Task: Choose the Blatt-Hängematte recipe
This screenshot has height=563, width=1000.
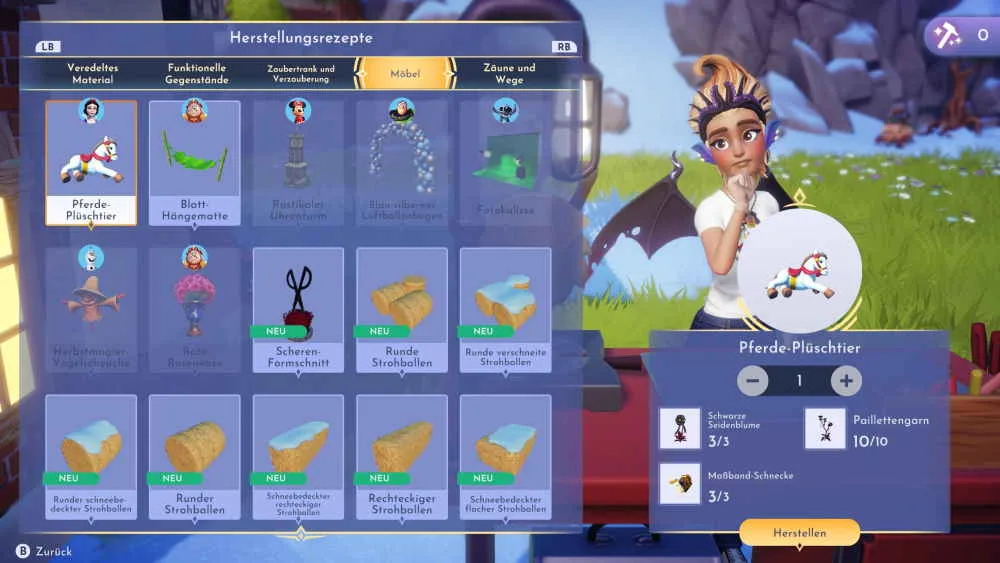Action: [x=195, y=162]
